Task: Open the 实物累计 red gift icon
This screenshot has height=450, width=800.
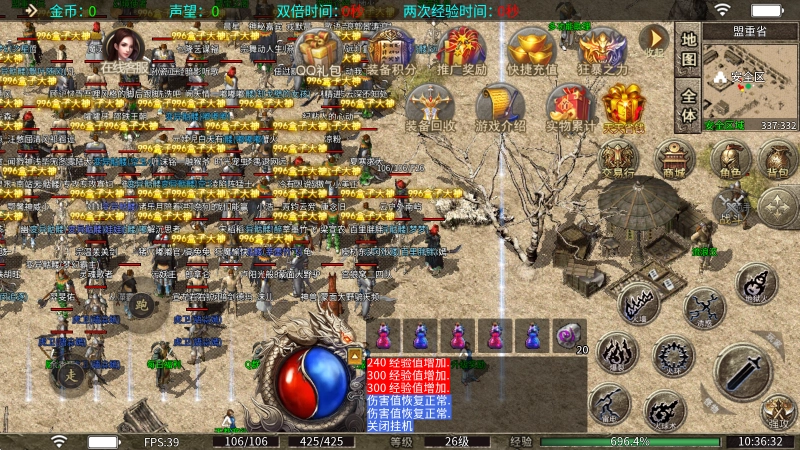Action: point(566,107)
